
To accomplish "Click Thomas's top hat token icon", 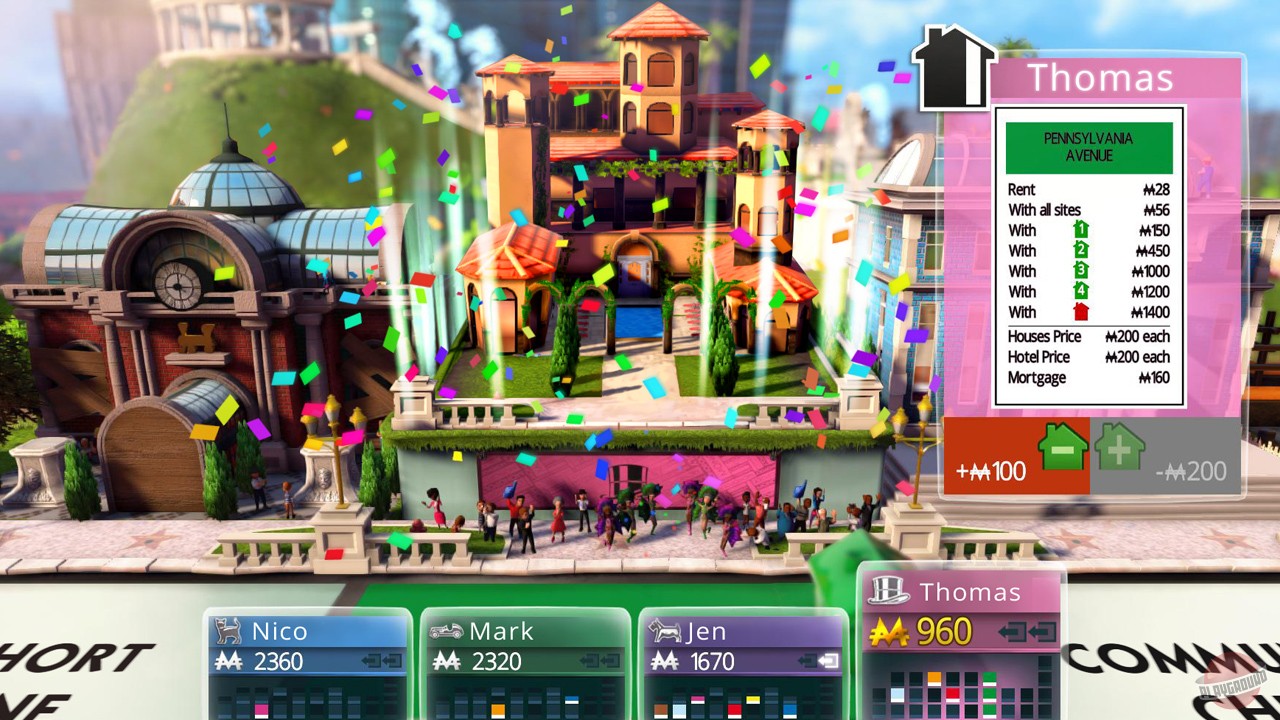I will [889, 591].
